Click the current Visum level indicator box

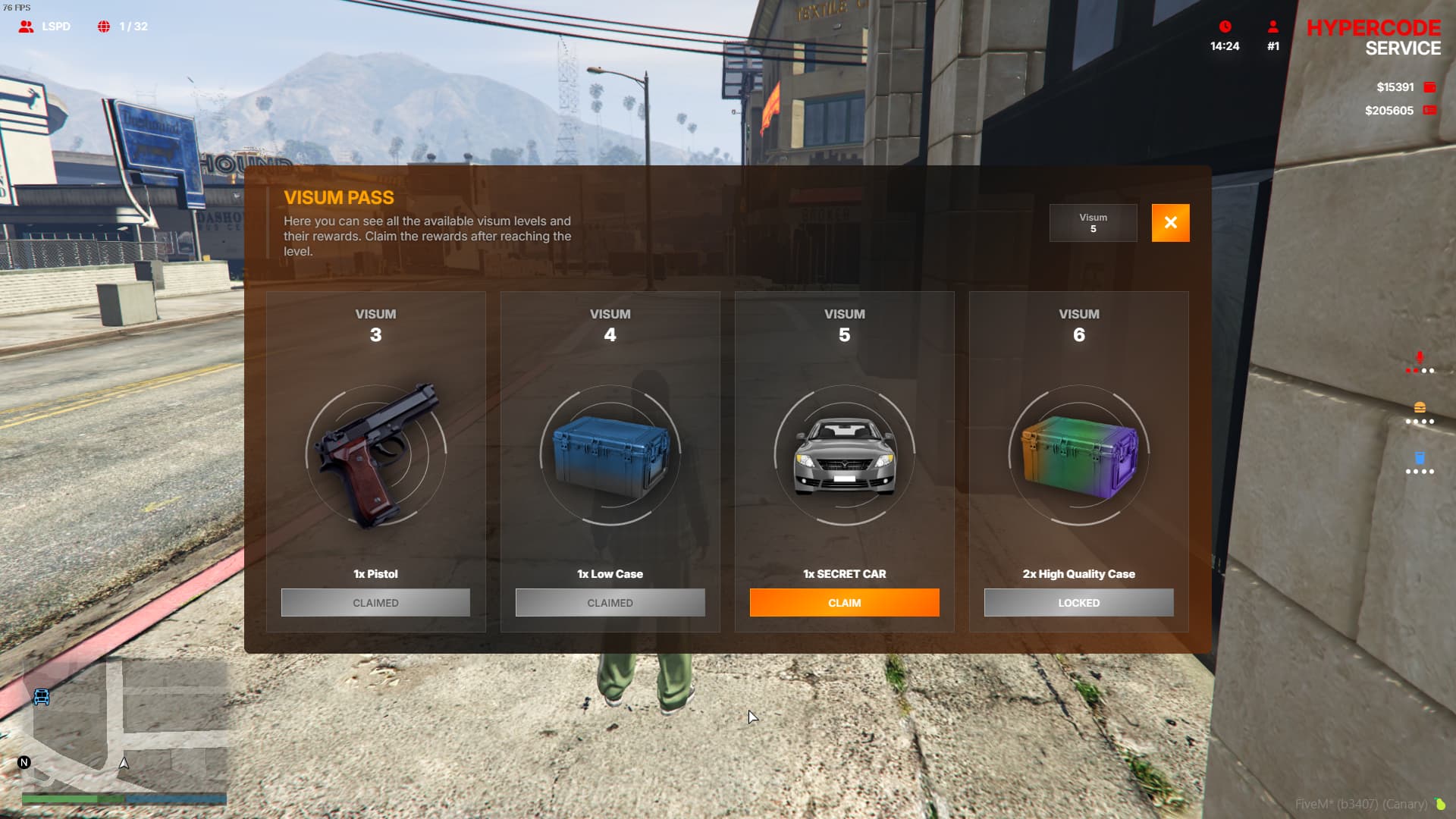pos(1093,223)
